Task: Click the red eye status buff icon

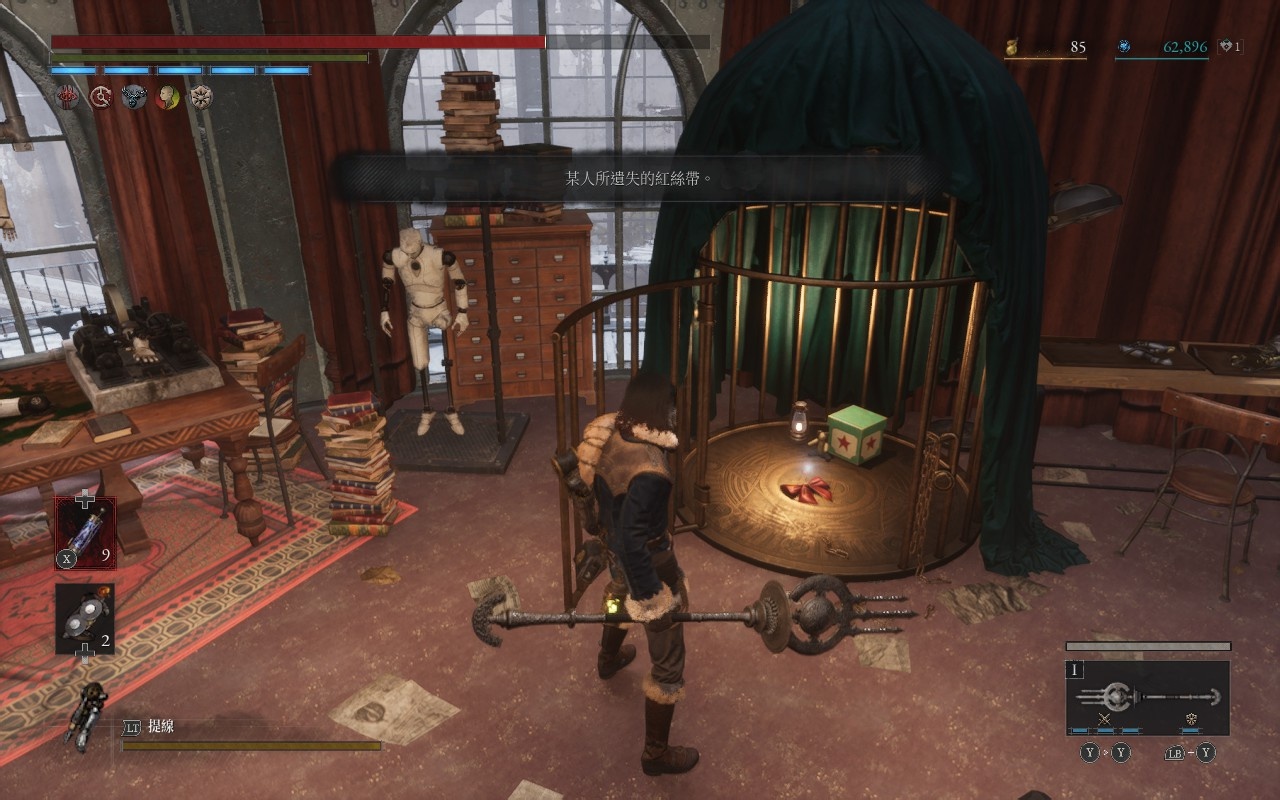Action: 68,97
